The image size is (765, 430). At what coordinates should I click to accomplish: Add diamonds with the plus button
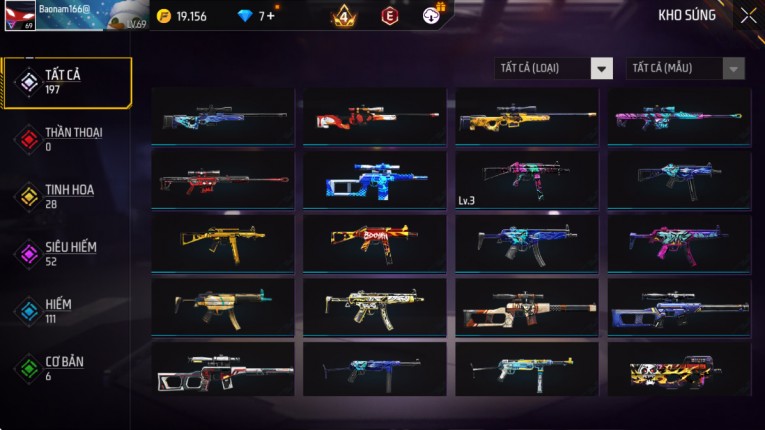click(272, 16)
